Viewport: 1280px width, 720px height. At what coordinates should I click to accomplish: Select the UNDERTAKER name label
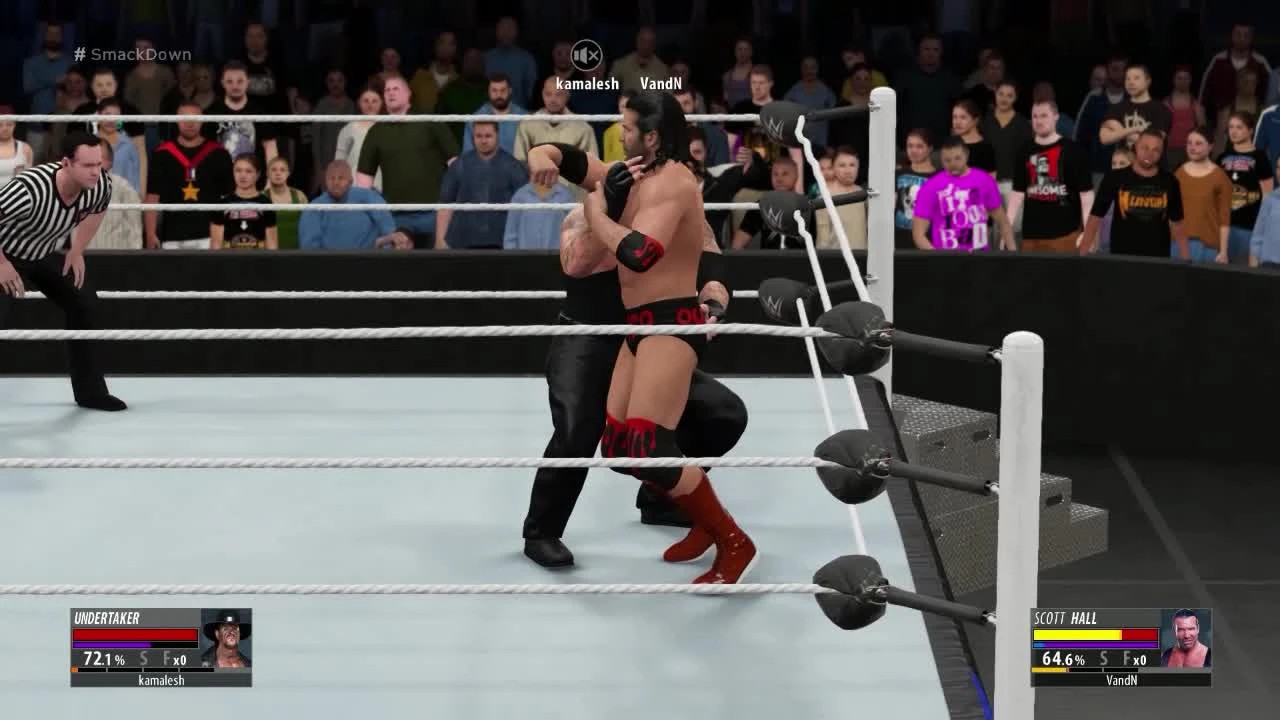(x=107, y=617)
